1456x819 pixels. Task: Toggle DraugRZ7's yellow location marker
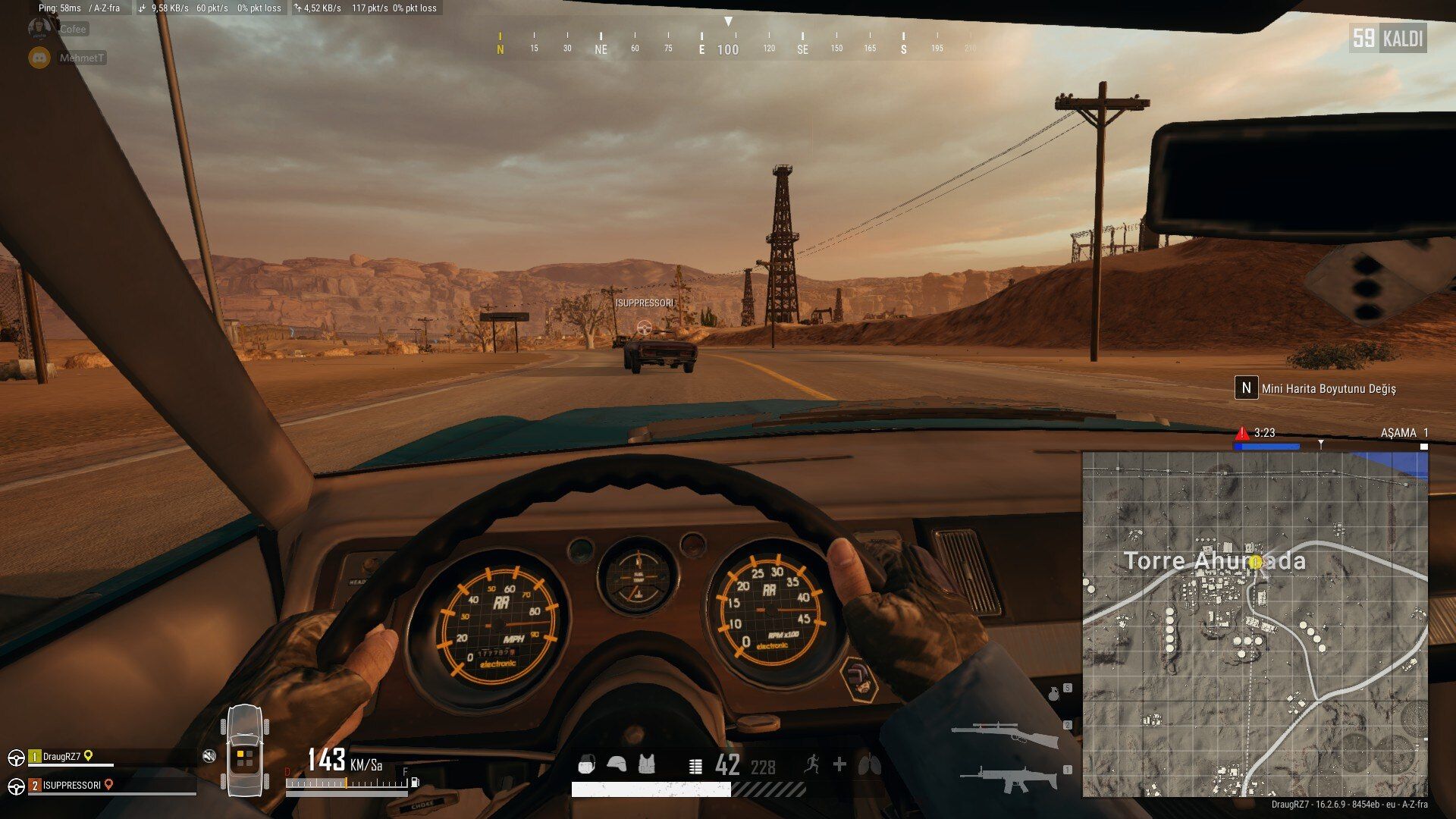coord(88,755)
